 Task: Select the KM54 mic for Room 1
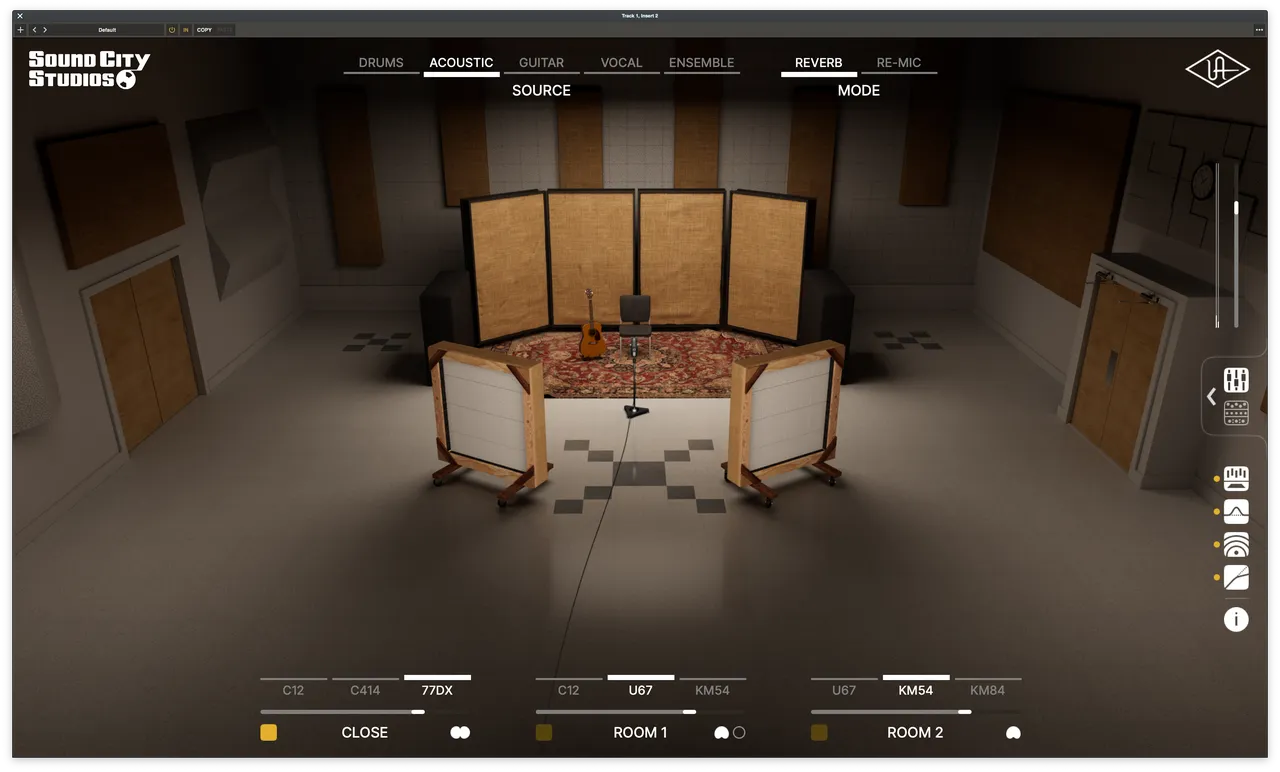point(712,690)
